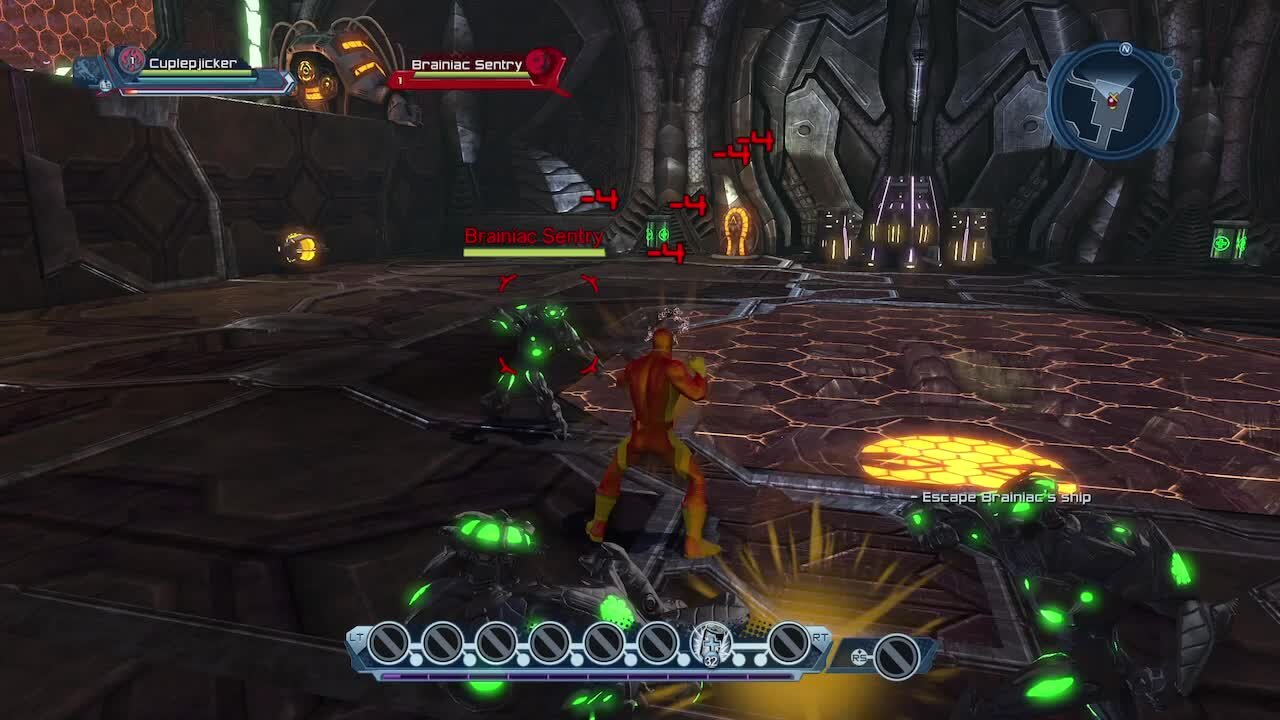Use the healing consumable slot showing 32

coord(711,643)
